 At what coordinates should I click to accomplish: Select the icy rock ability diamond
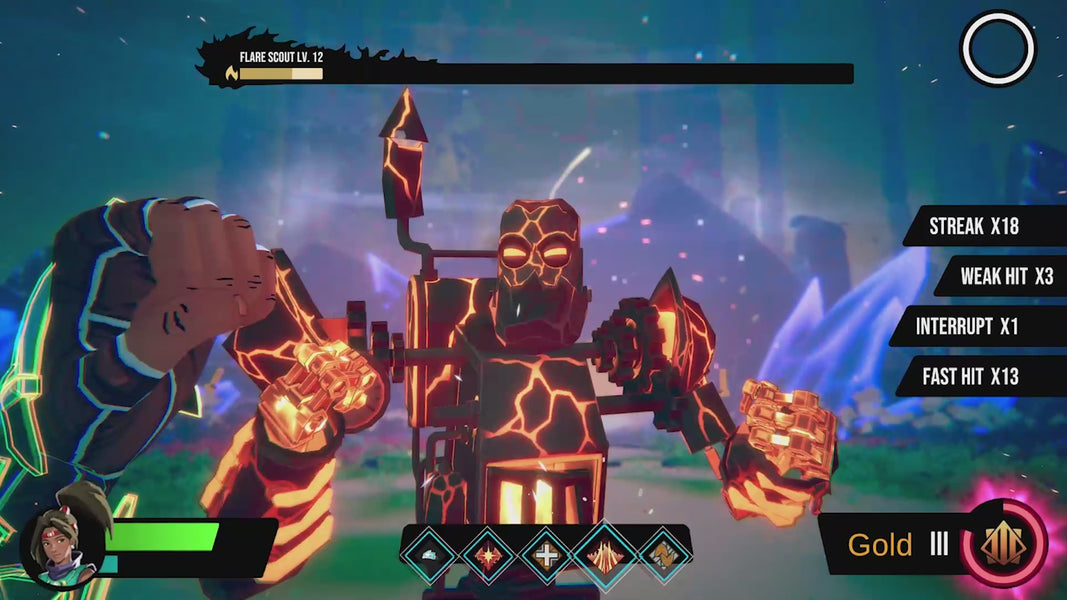click(431, 554)
